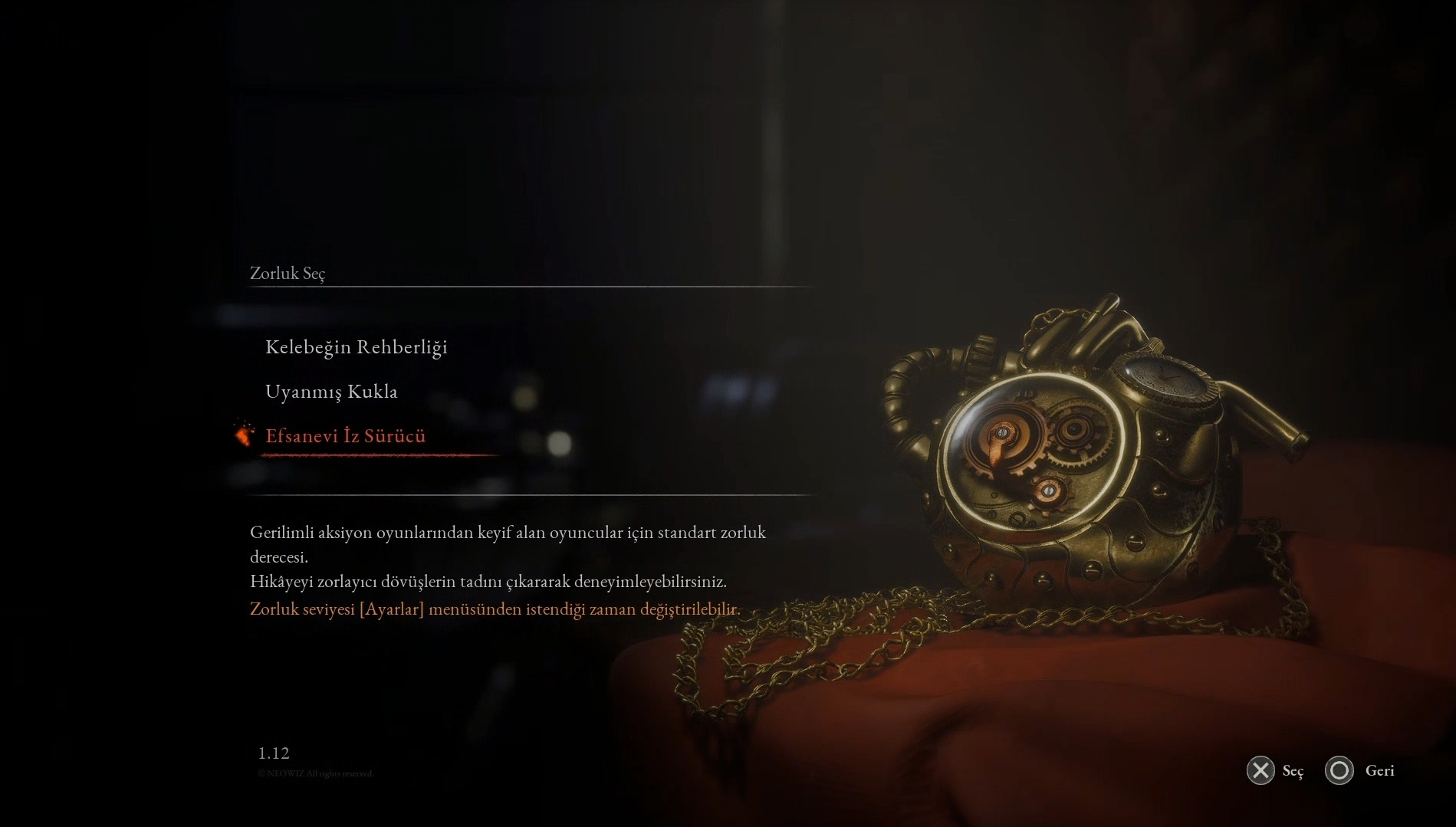The height and width of the screenshot is (827, 1456).
Task: Pick Efsanevi İz Sürücü difficulty option
Action: (345, 436)
